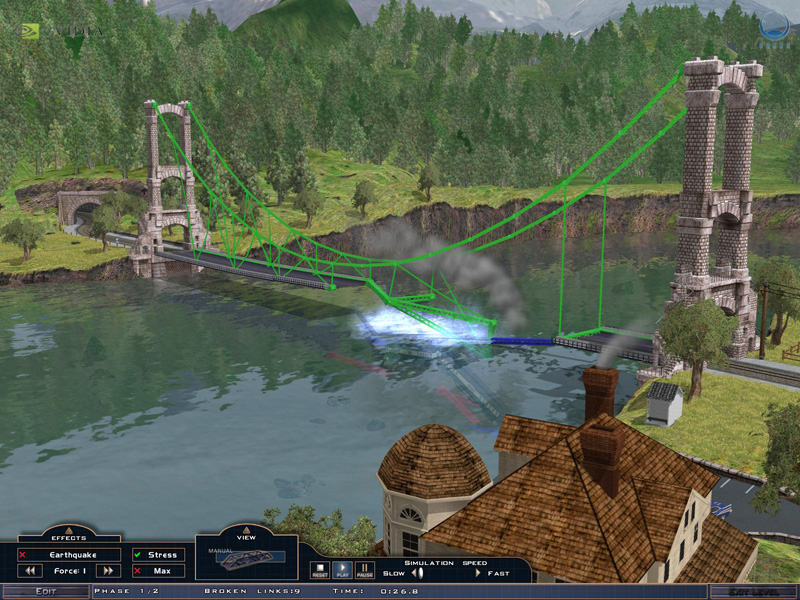Select the manual bridge view thumbnail

tap(246, 559)
